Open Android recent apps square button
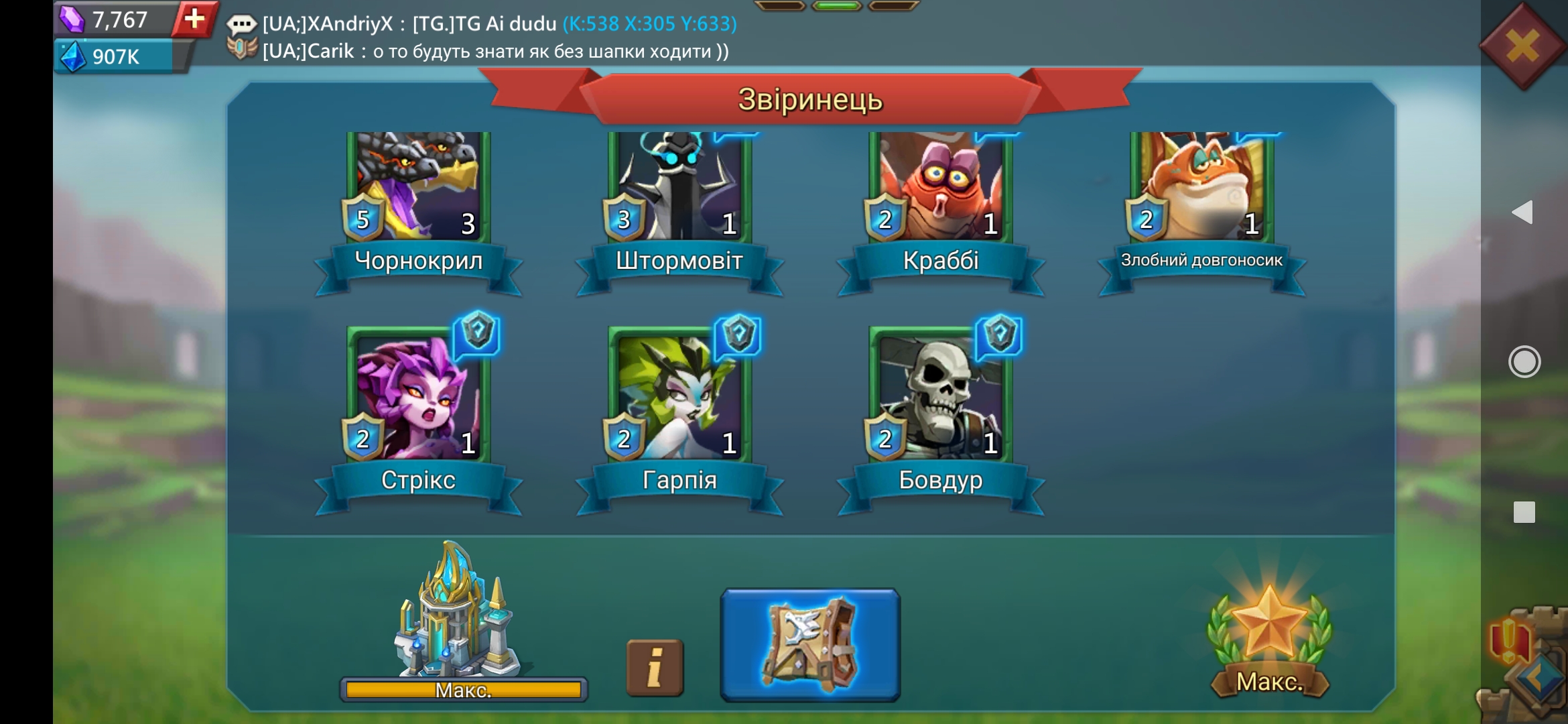 pos(1524,512)
